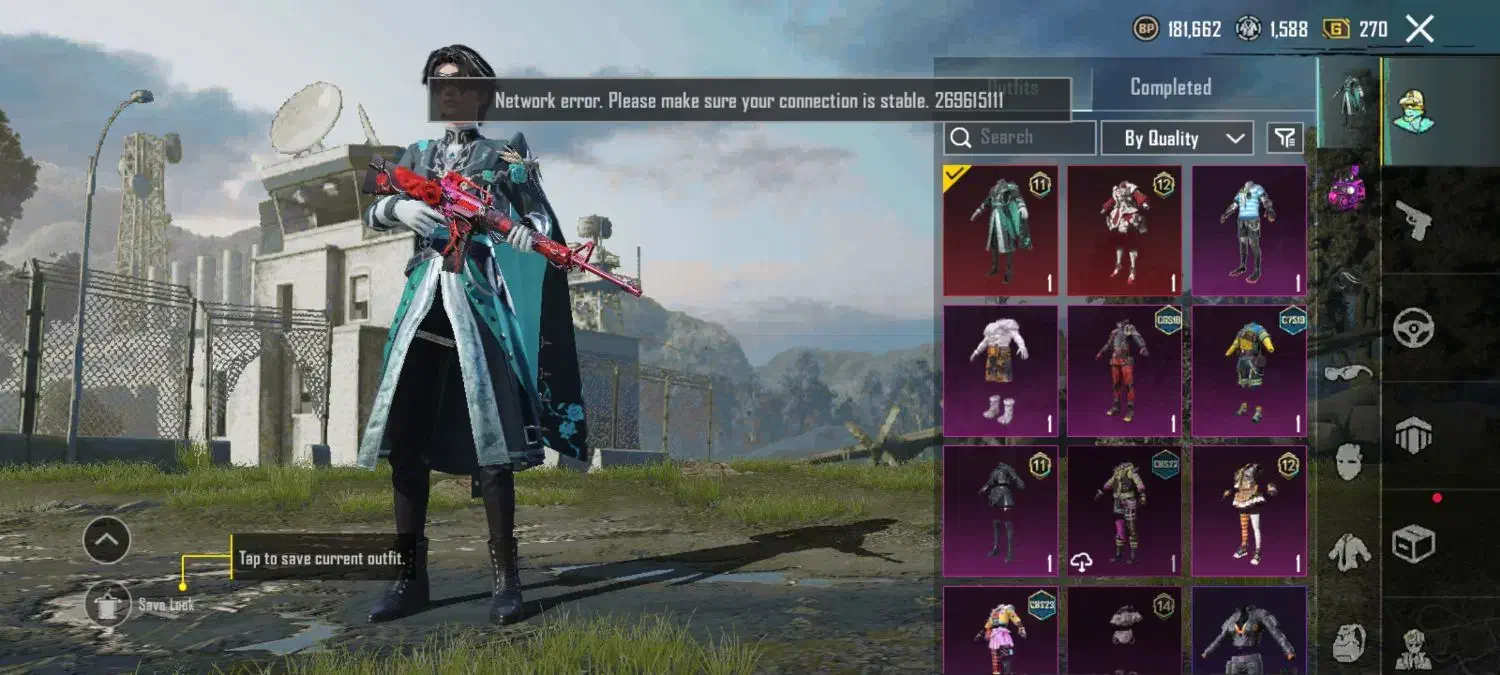
Task: Open the face mask category
Action: (x=1348, y=461)
